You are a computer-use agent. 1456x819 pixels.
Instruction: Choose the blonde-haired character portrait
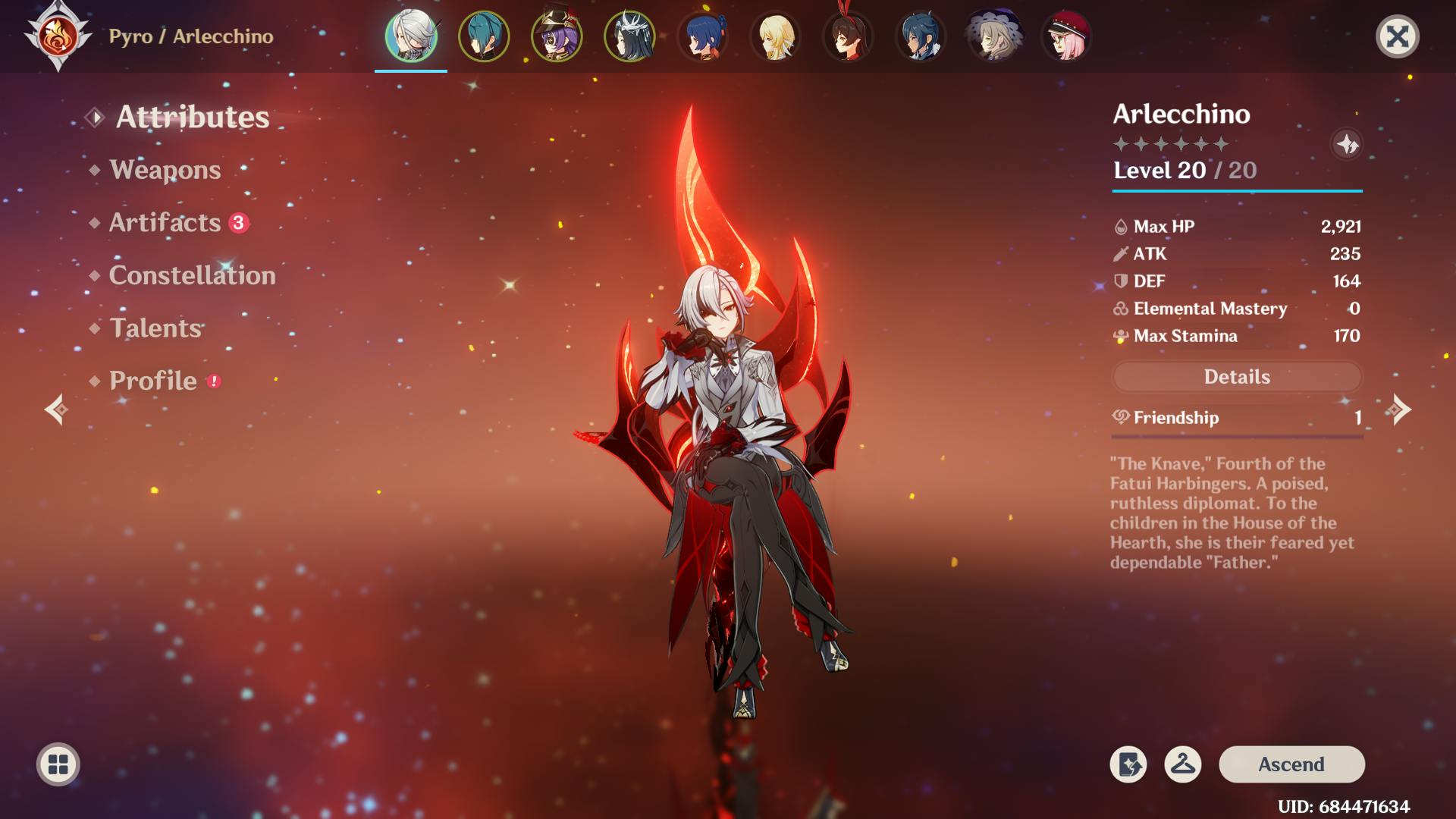pyautogui.click(x=775, y=36)
